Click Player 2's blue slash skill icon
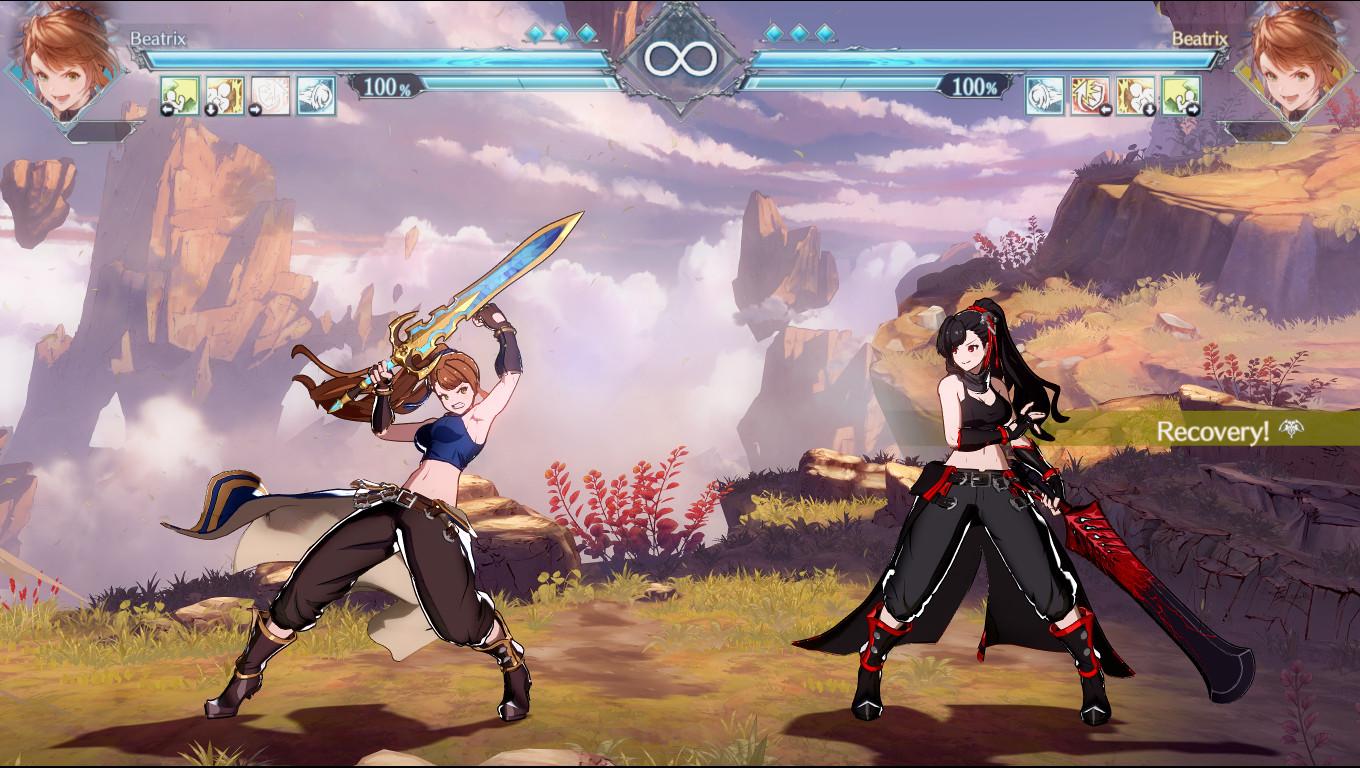 point(1044,95)
